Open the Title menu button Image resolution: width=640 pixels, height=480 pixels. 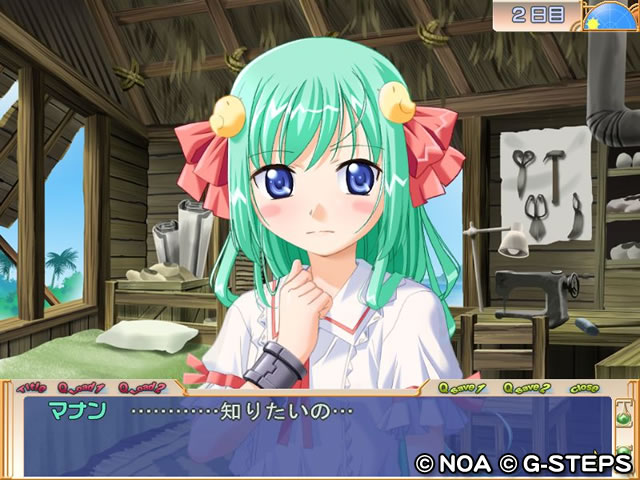point(32,387)
